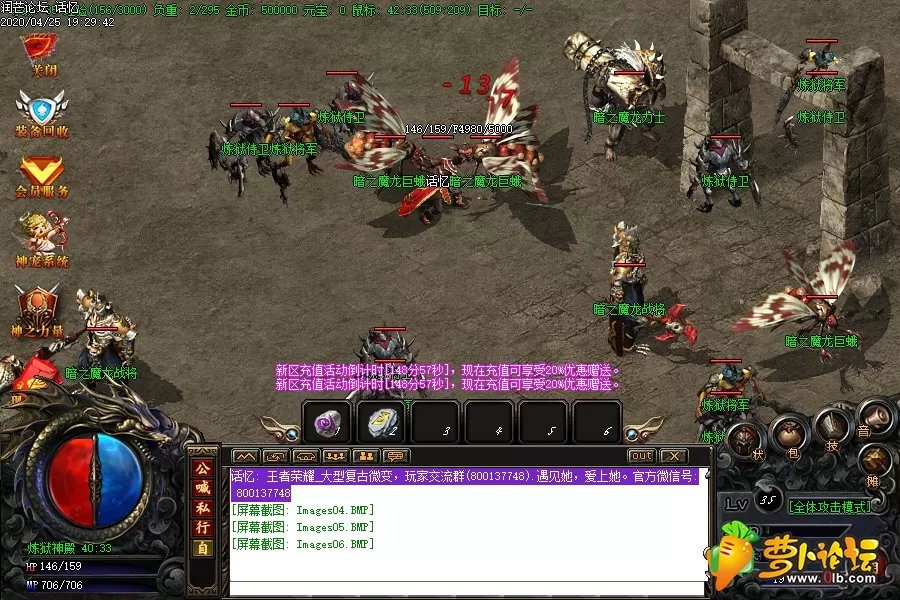Viewport: 900px width, 600px height.
Task: Open the sound (音) settings button
Action: 874,415
